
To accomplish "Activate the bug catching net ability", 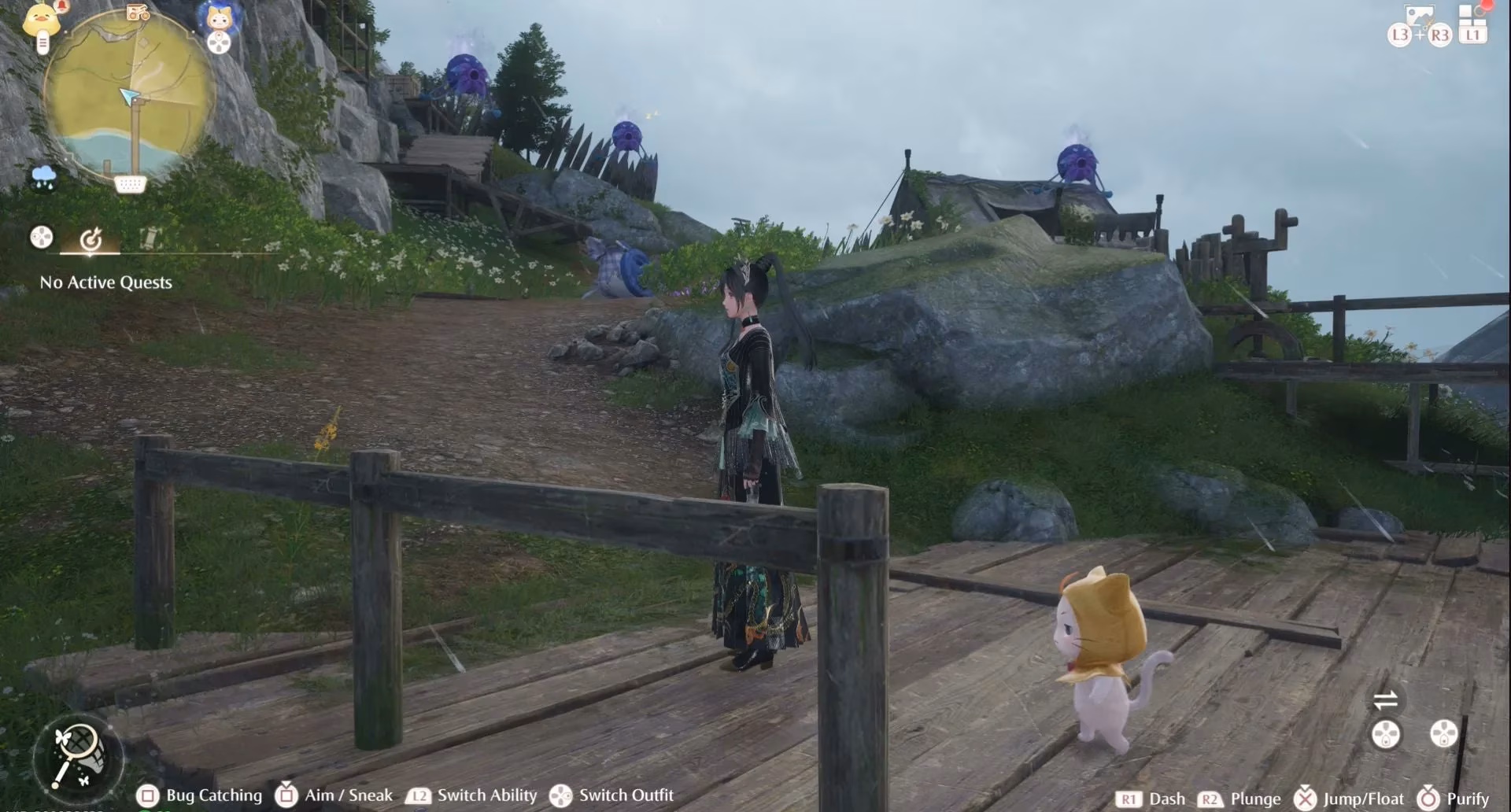I will pos(77,755).
